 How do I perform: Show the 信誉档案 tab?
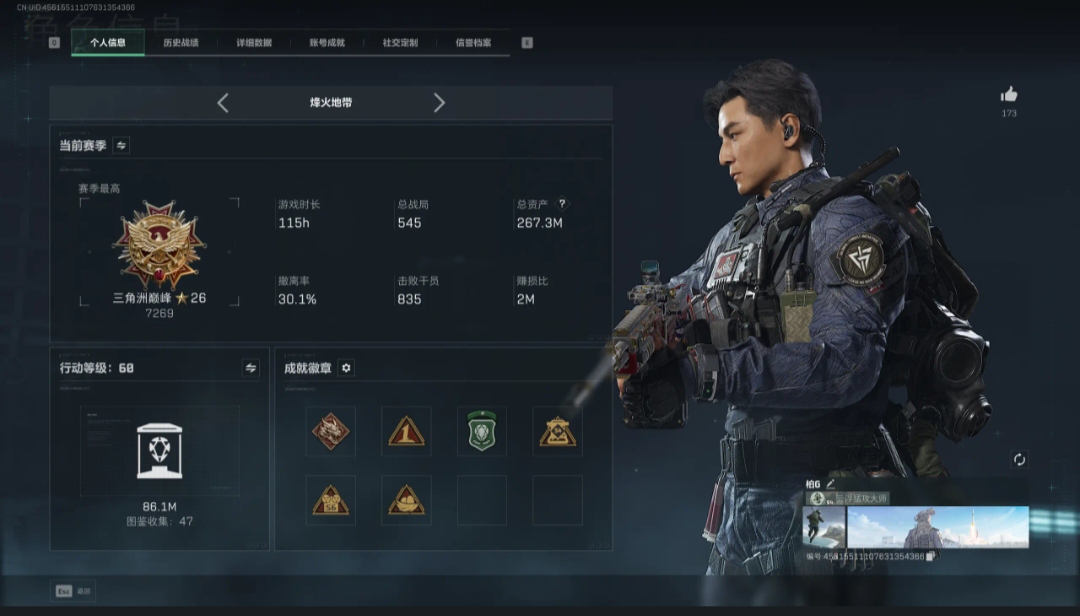click(473, 43)
